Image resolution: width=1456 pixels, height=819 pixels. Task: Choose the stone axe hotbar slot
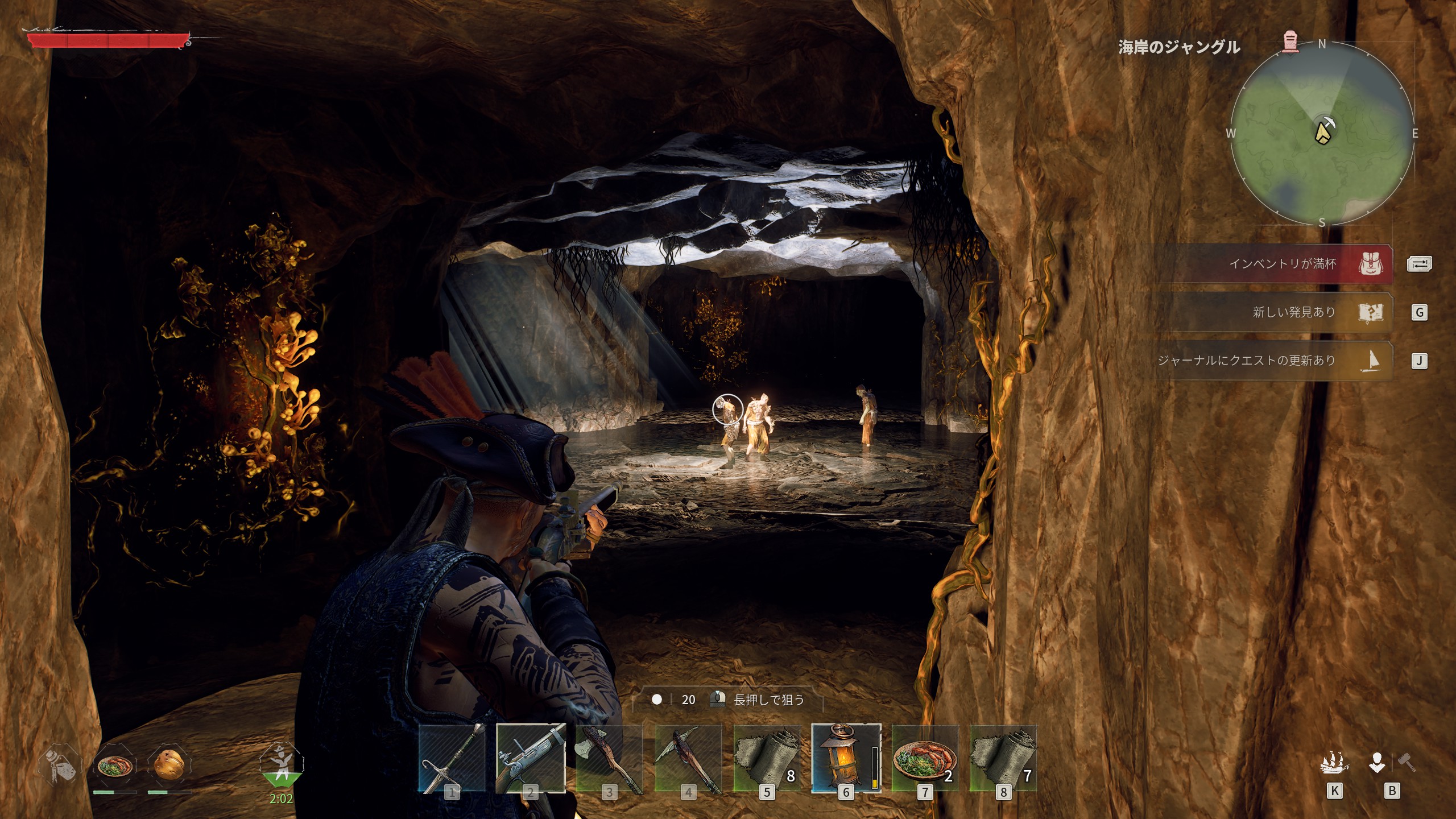pos(609,758)
